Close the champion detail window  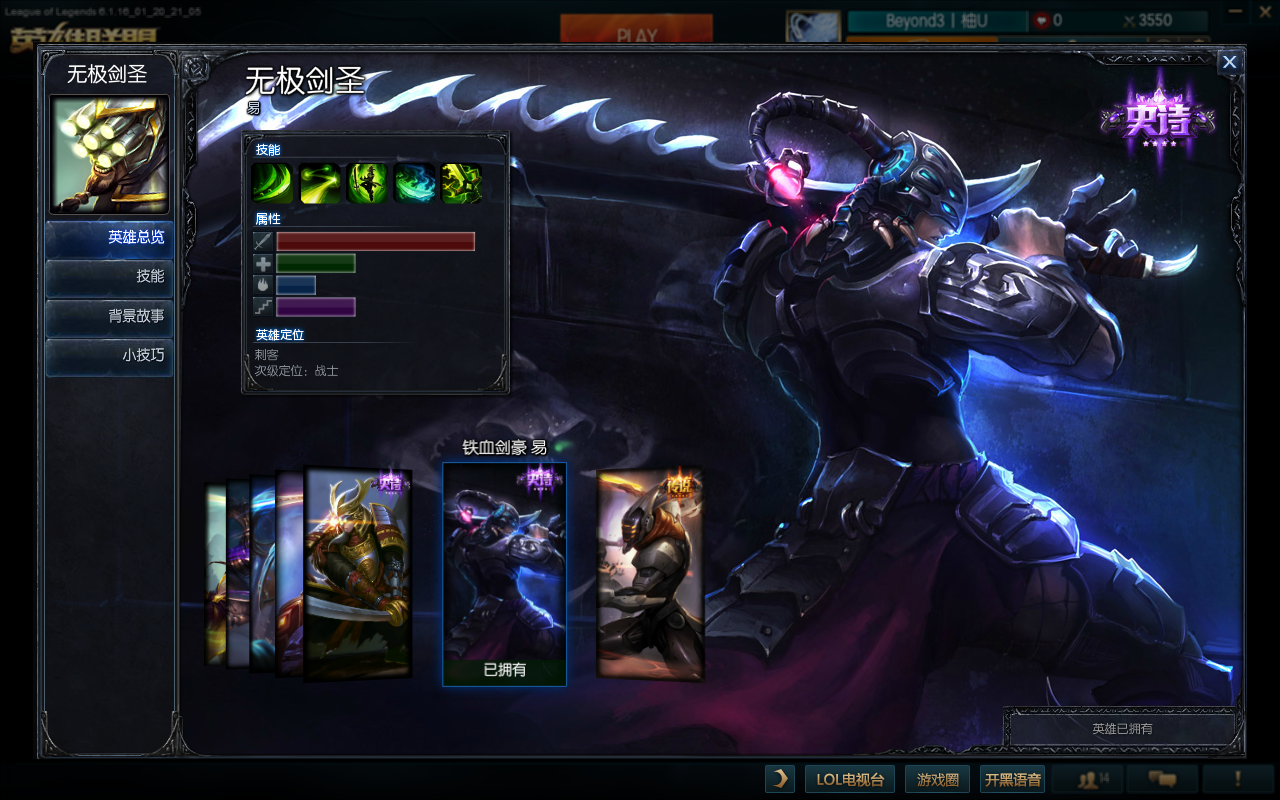pos(1230,62)
